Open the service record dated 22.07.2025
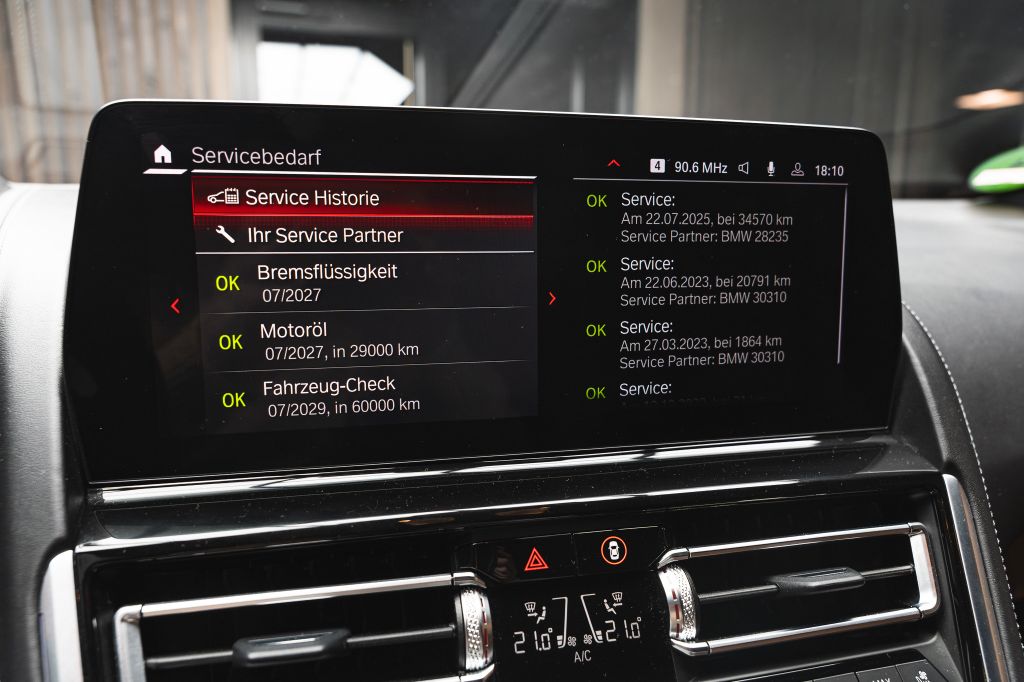The image size is (1024, 682). pos(704,217)
